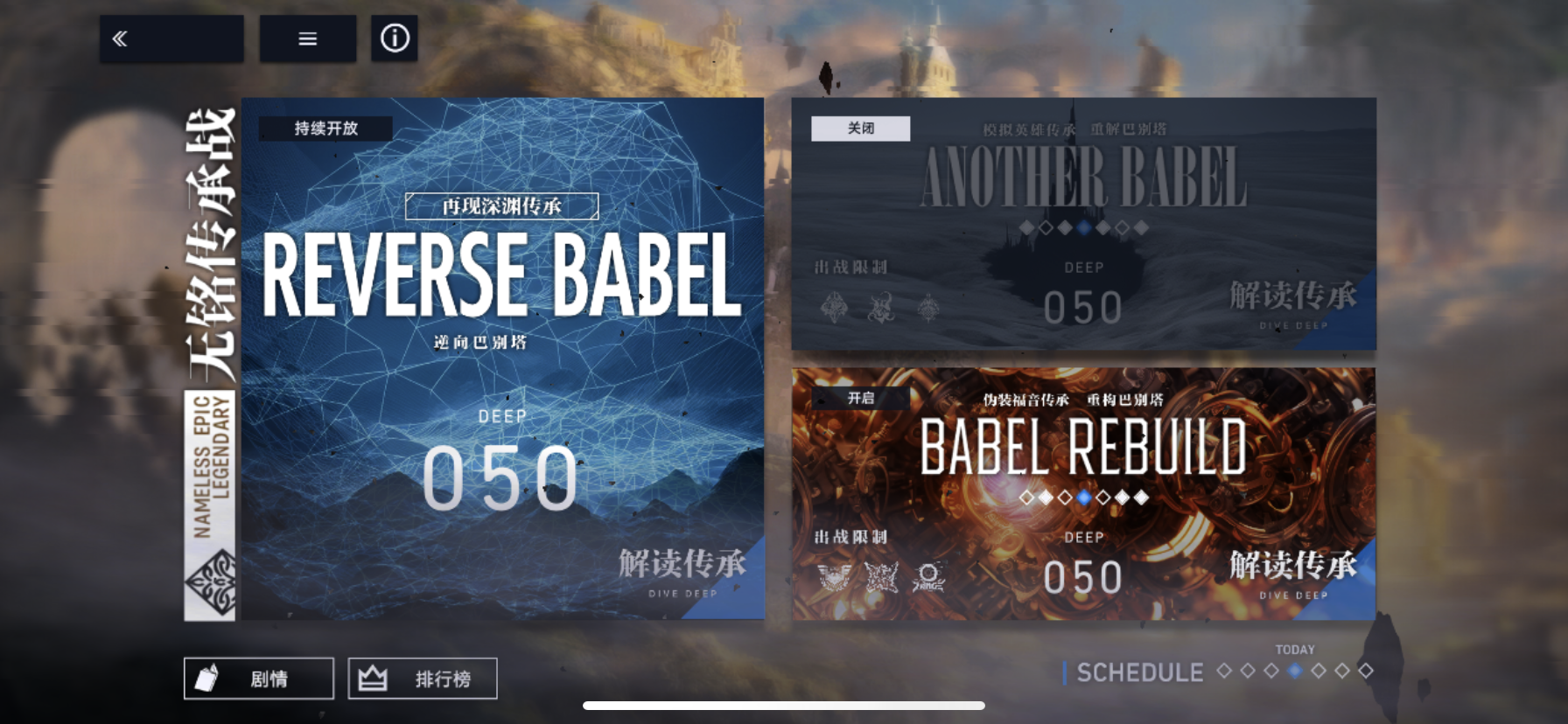
Task: Click the 关闭 tag on ANOTHER BABEL banner
Action: point(860,129)
